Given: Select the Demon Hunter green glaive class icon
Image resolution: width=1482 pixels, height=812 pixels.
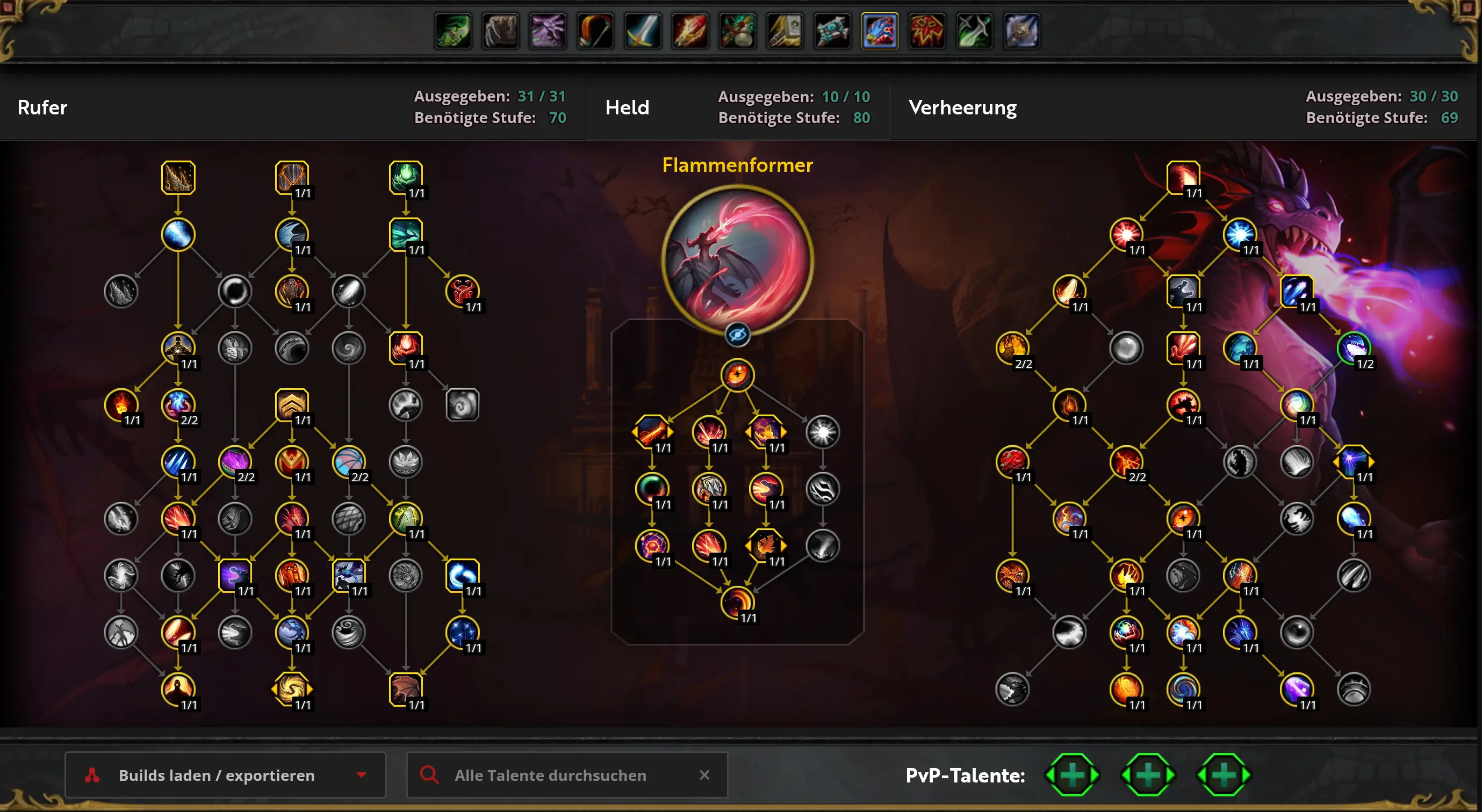Looking at the screenshot, I should (454, 31).
